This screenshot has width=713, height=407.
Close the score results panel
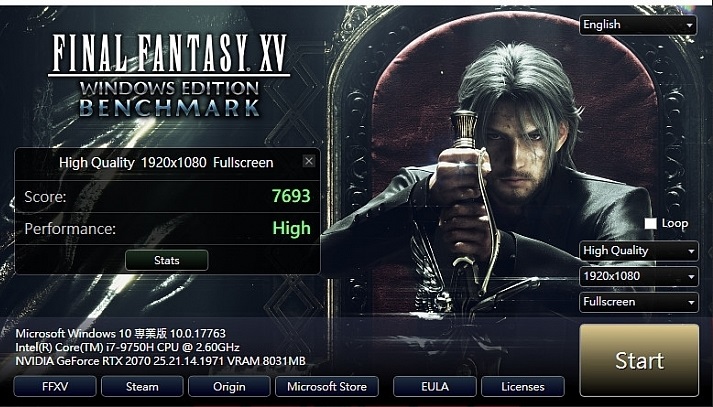click(x=308, y=161)
